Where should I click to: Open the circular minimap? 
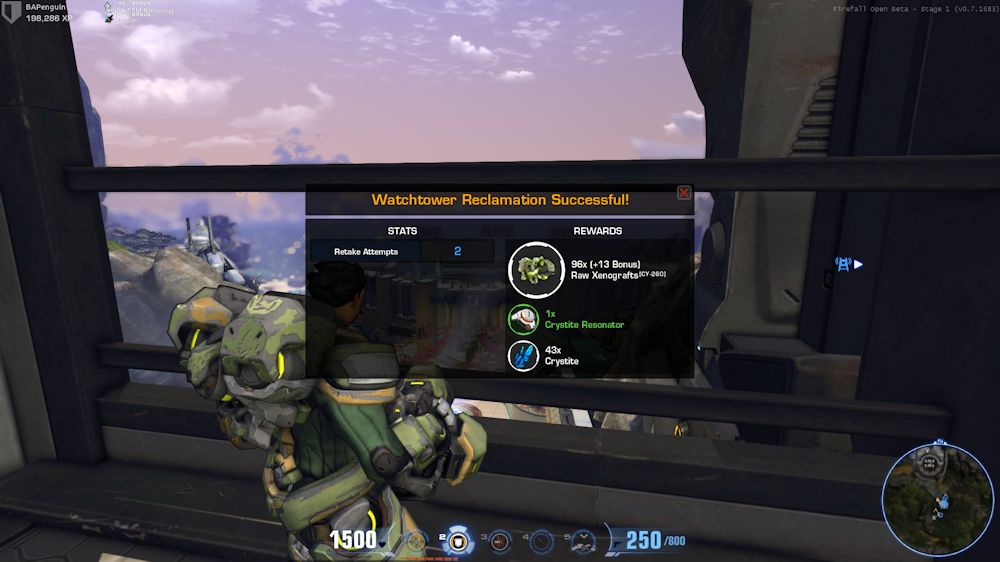937,499
